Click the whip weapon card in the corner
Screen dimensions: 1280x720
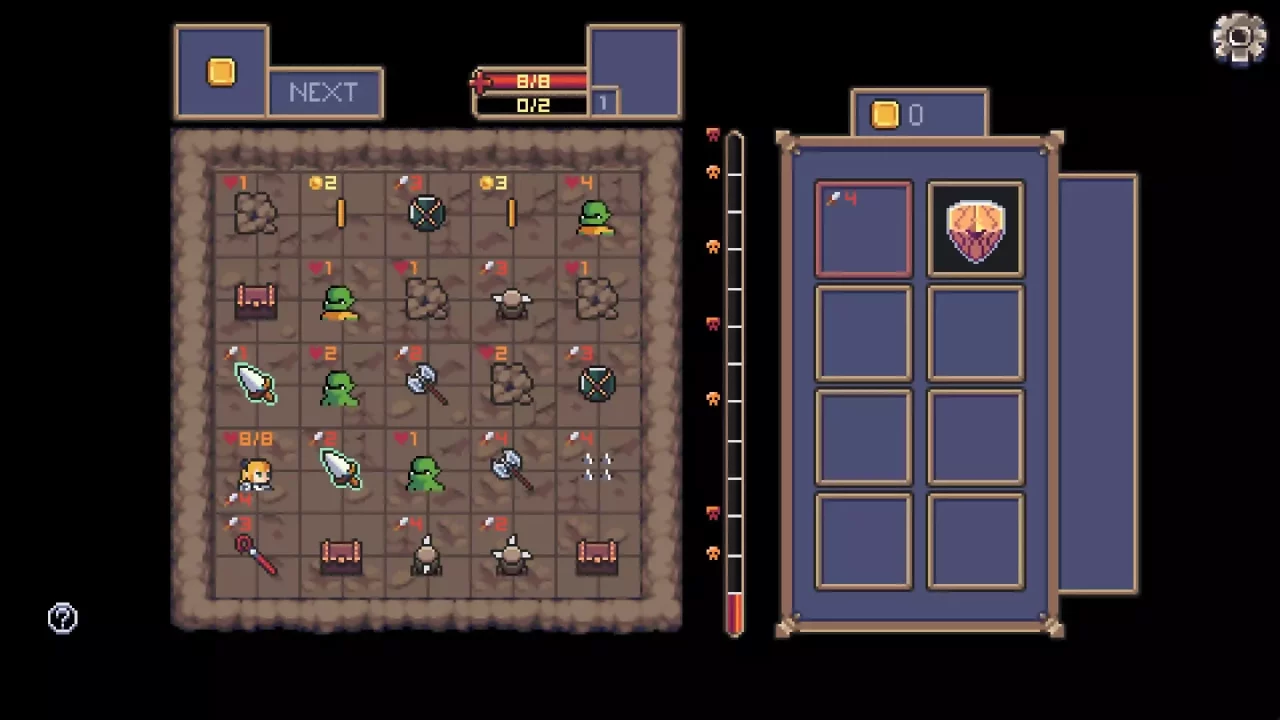[255, 555]
